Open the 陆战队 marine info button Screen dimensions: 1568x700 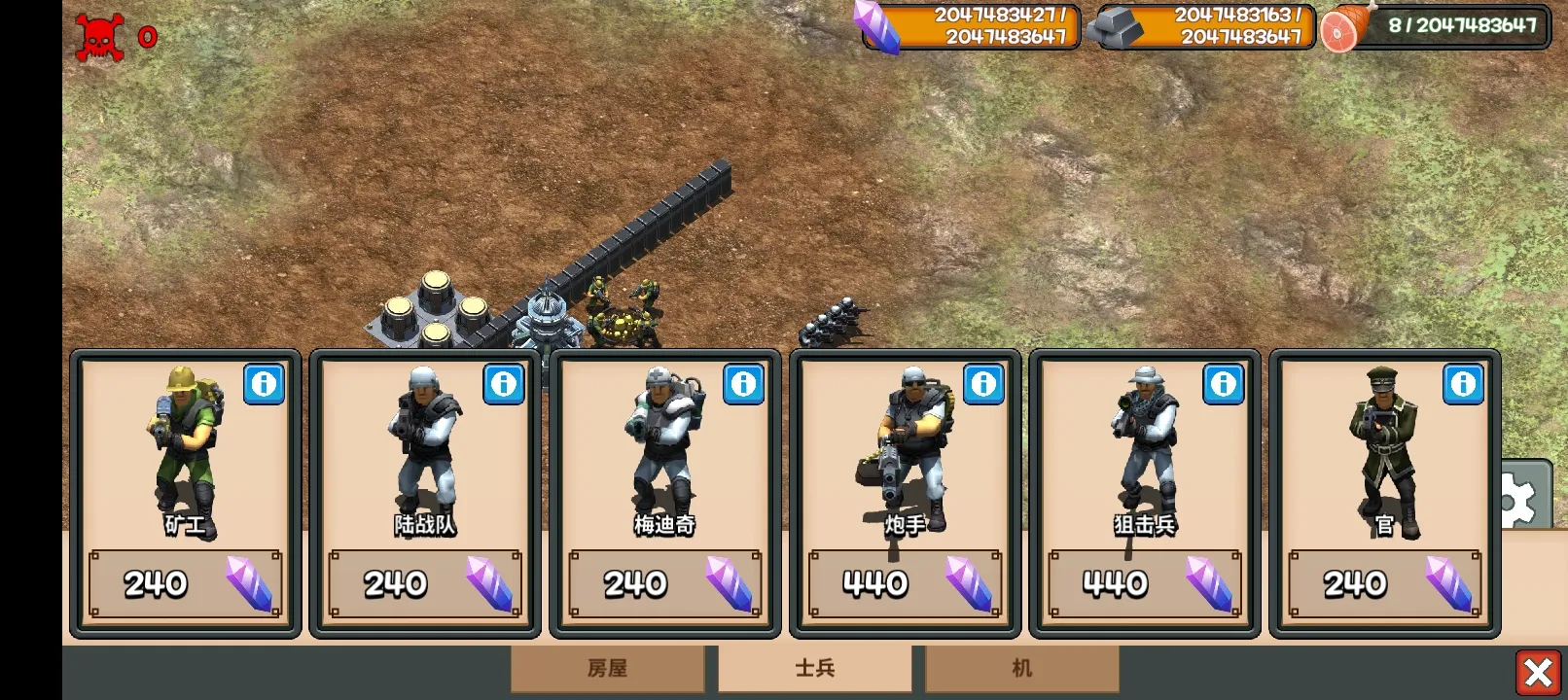504,384
